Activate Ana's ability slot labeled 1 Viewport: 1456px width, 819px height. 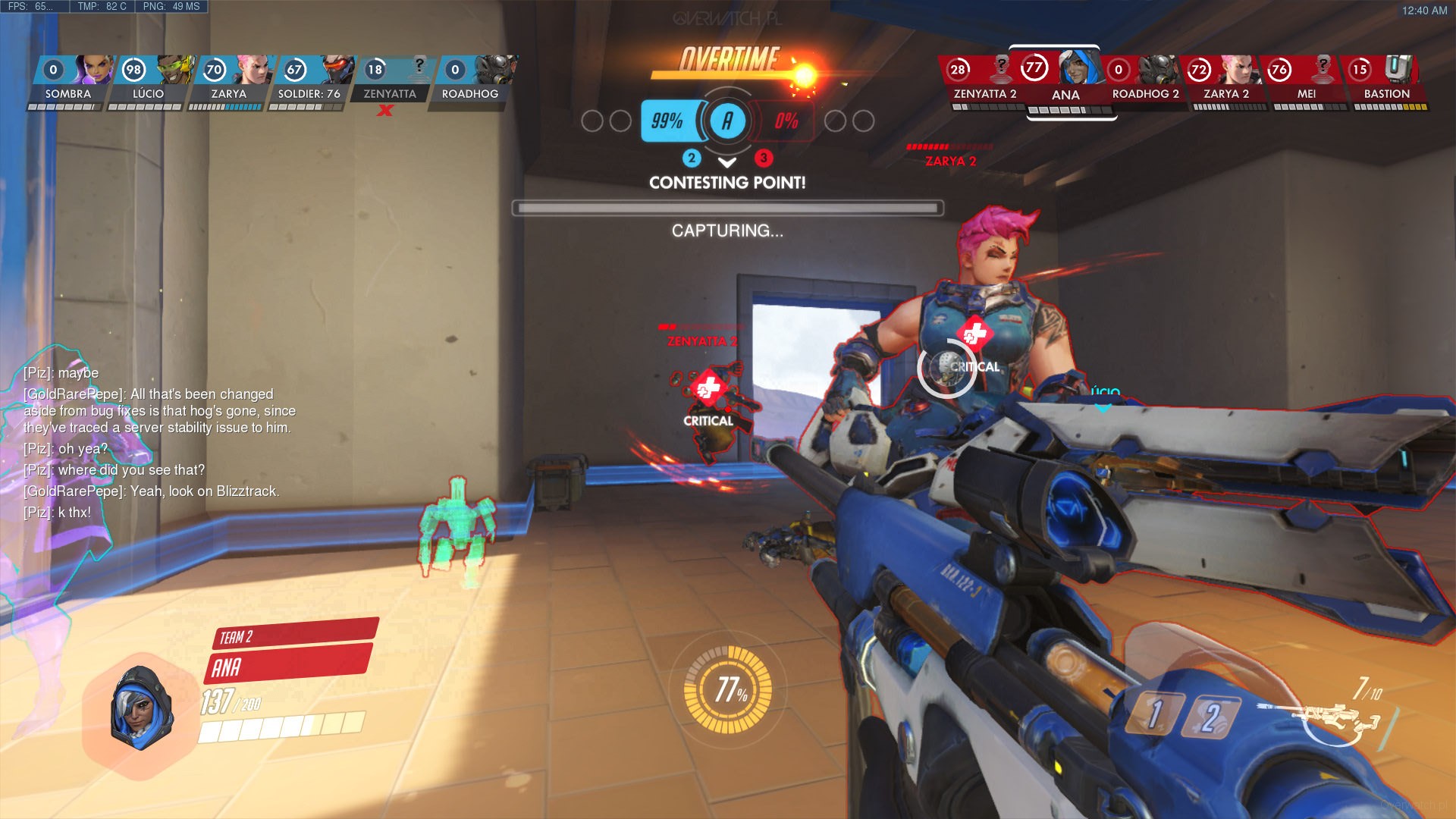point(1154,714)
